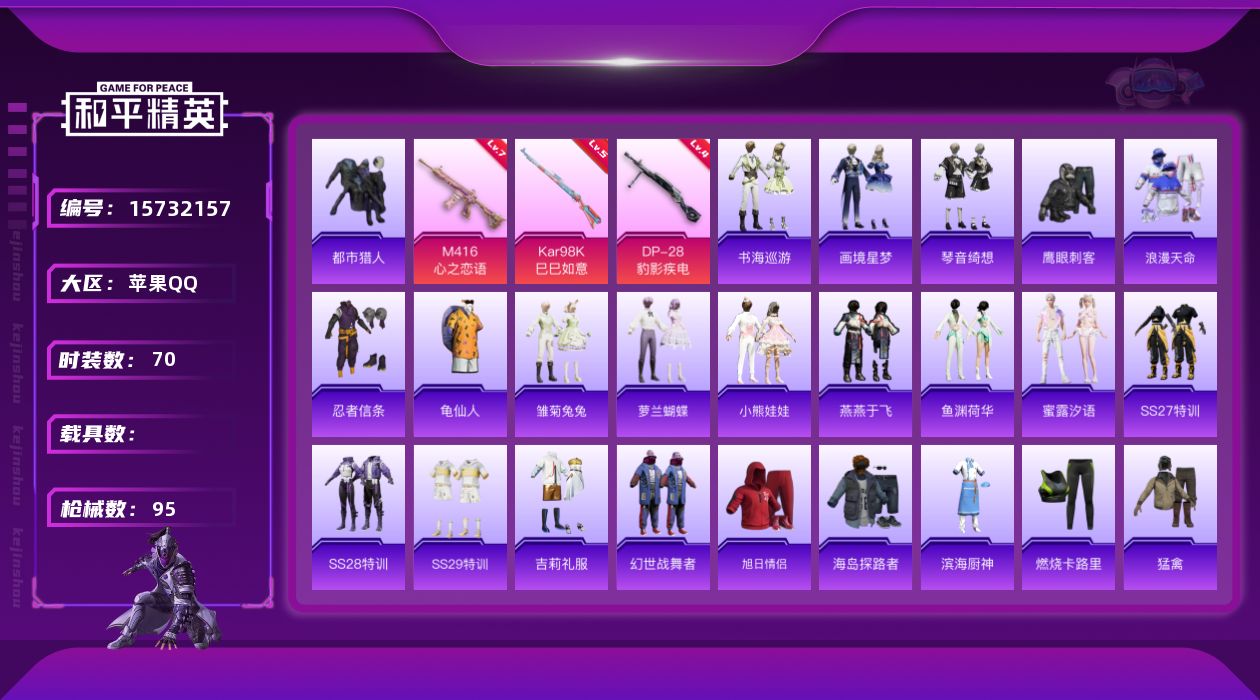Viewport: 1260px width, 700px height.
Task: Choose the 忍者信条 costume tile
Action: click(x=358, y=363)
